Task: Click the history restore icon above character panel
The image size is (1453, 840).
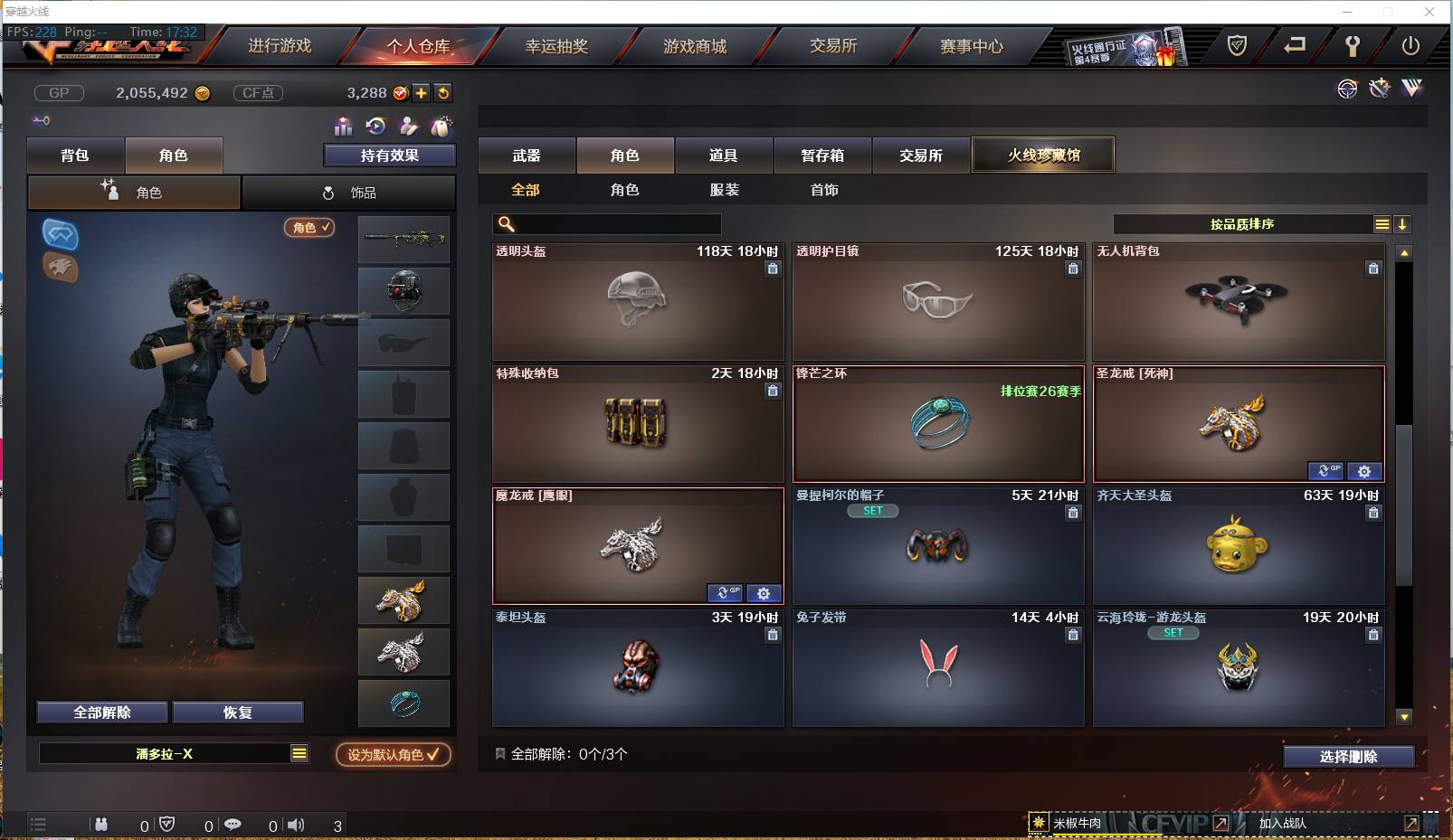Action: 375,127
